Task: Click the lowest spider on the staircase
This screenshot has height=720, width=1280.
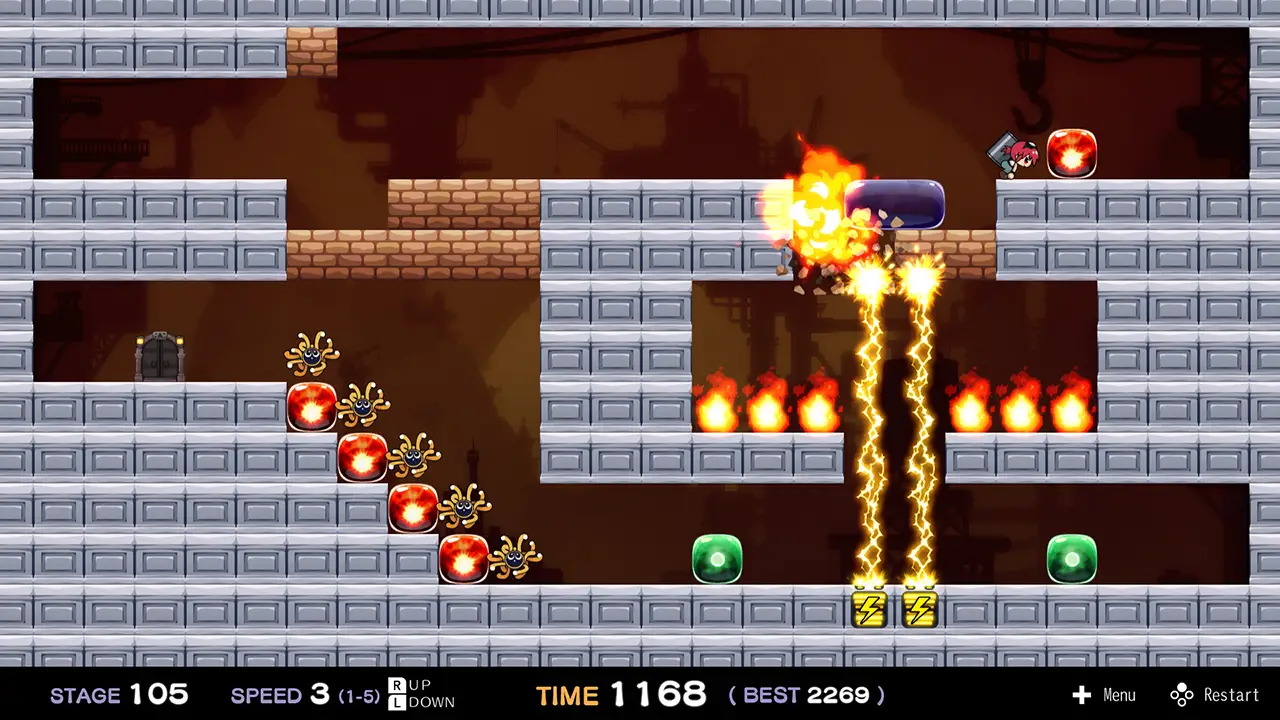Action: pyautogui.click(x=513, y=560)
